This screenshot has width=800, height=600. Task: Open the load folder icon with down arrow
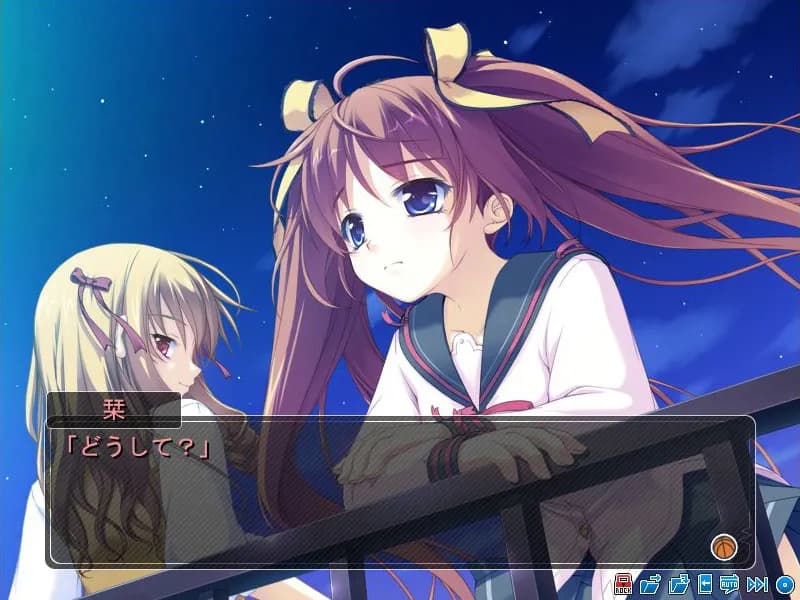(x=678, y=584)
